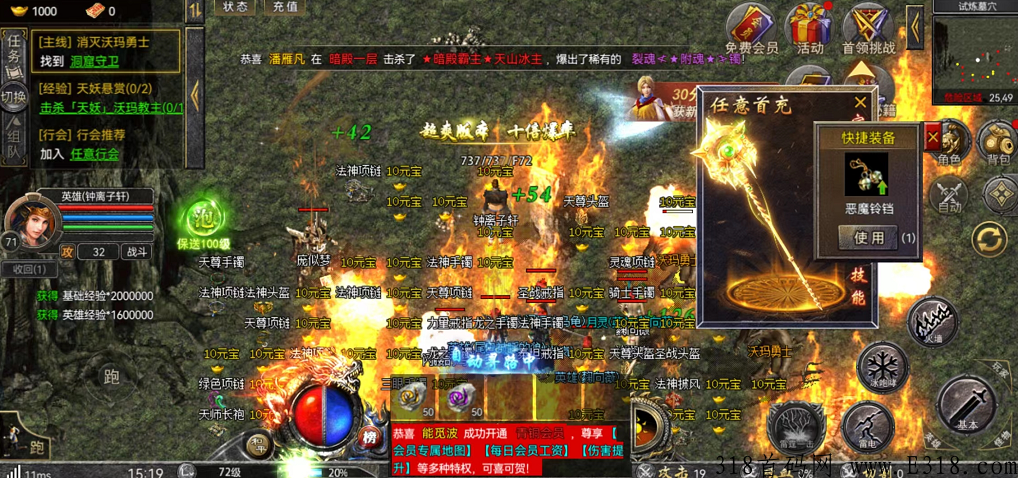
Task: Open the 充值 recharge tab
Action: [x=284, y=6]
